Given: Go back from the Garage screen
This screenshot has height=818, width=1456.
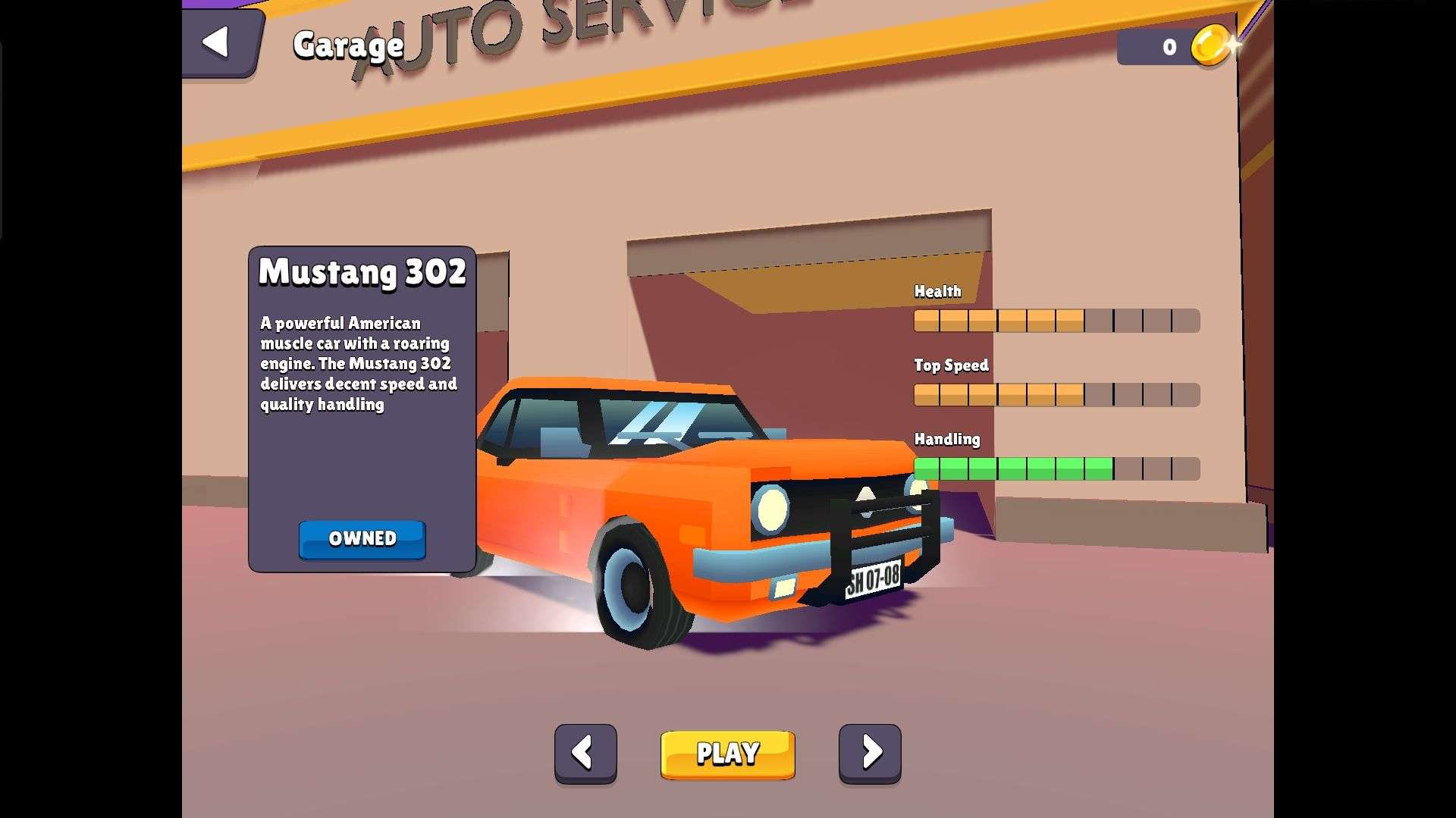Looking at the screenshot, I should click(x=218, y=42).
